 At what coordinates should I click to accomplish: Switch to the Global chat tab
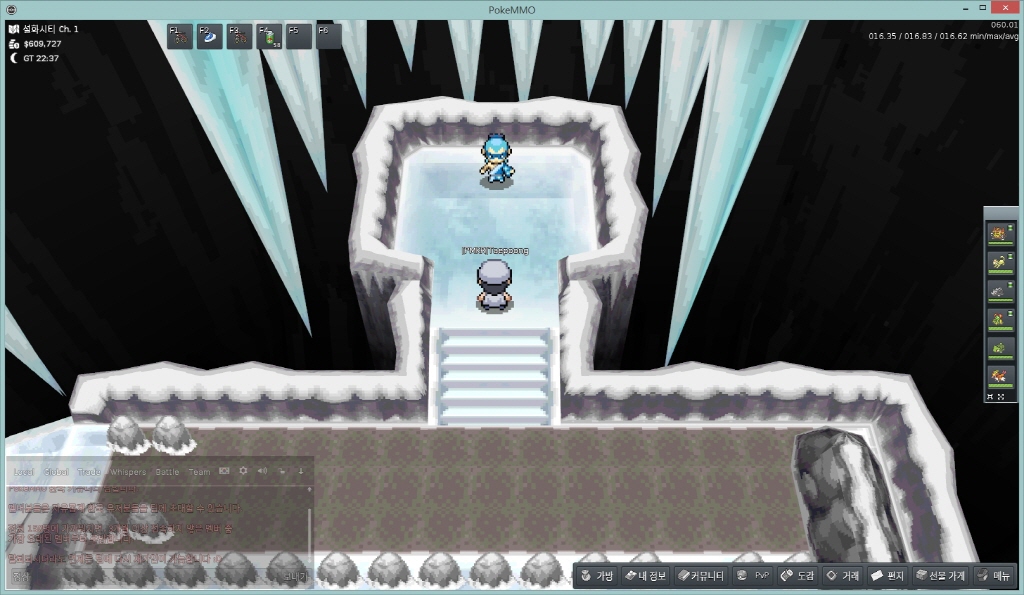click(x=56, y=471)
